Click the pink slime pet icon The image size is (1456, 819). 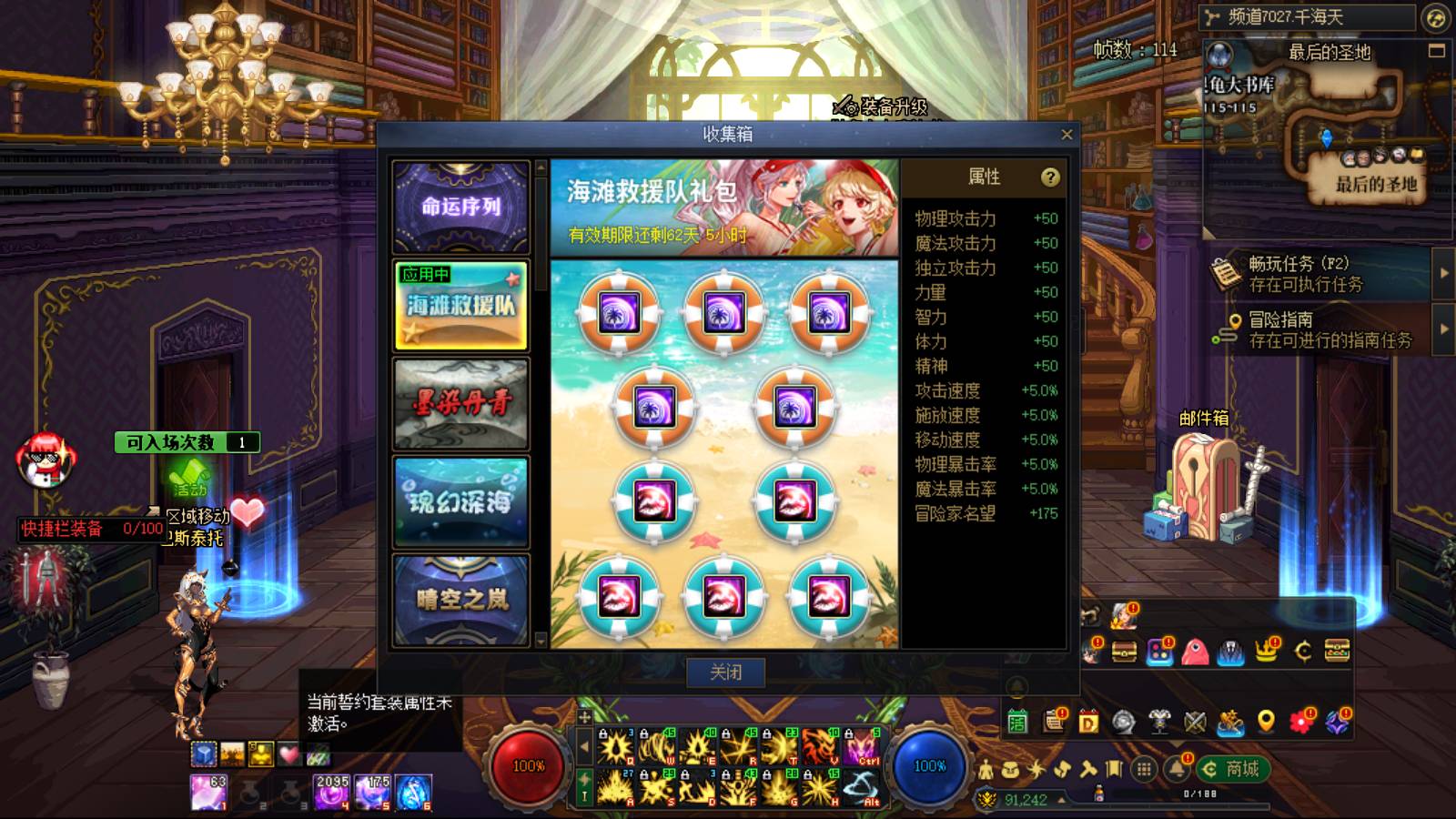coord(1195,651)
